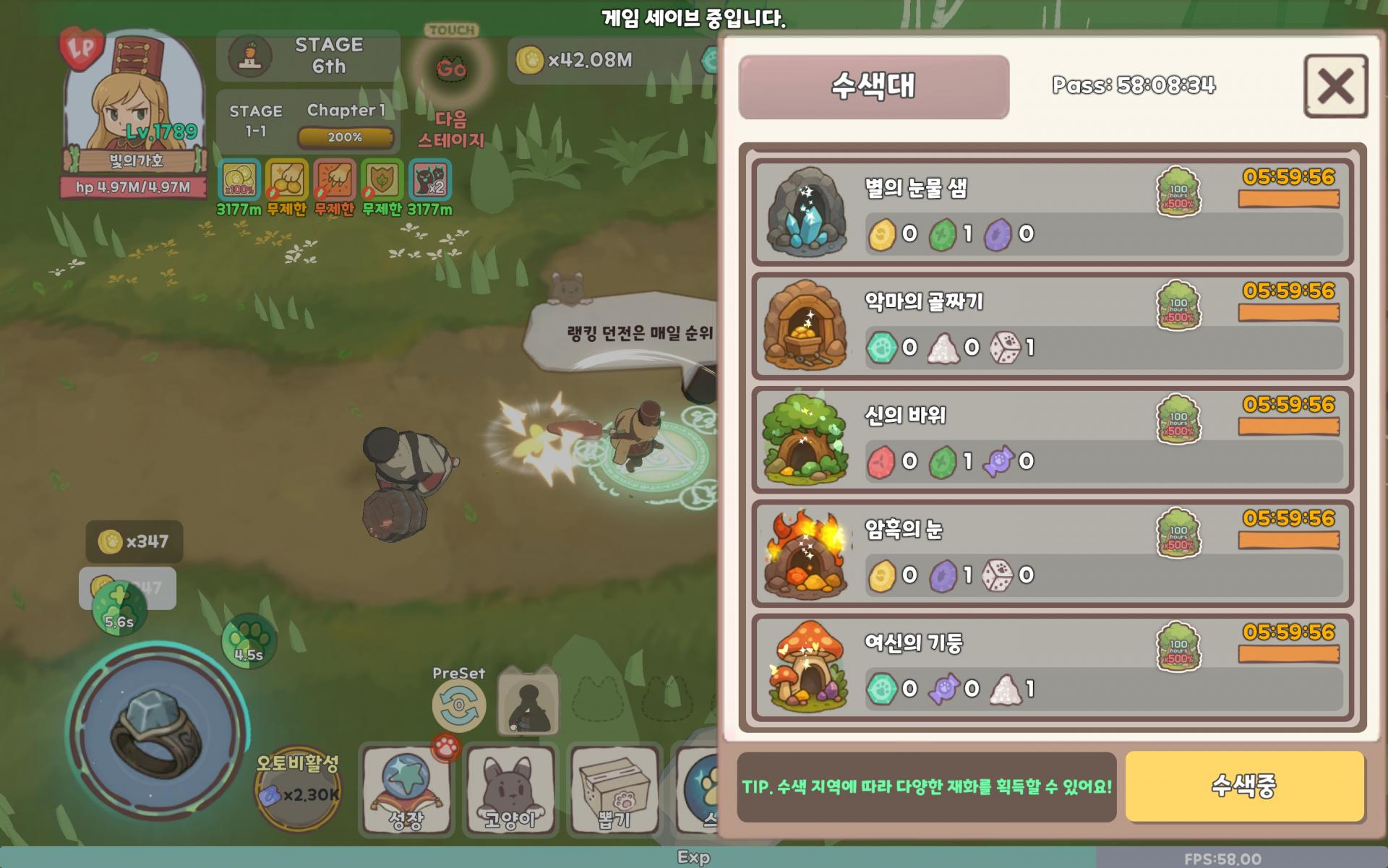This screenshot has height=868, width=1388.
Task: Click the x100% gold coin buff icon
Action: coord(239,180)
